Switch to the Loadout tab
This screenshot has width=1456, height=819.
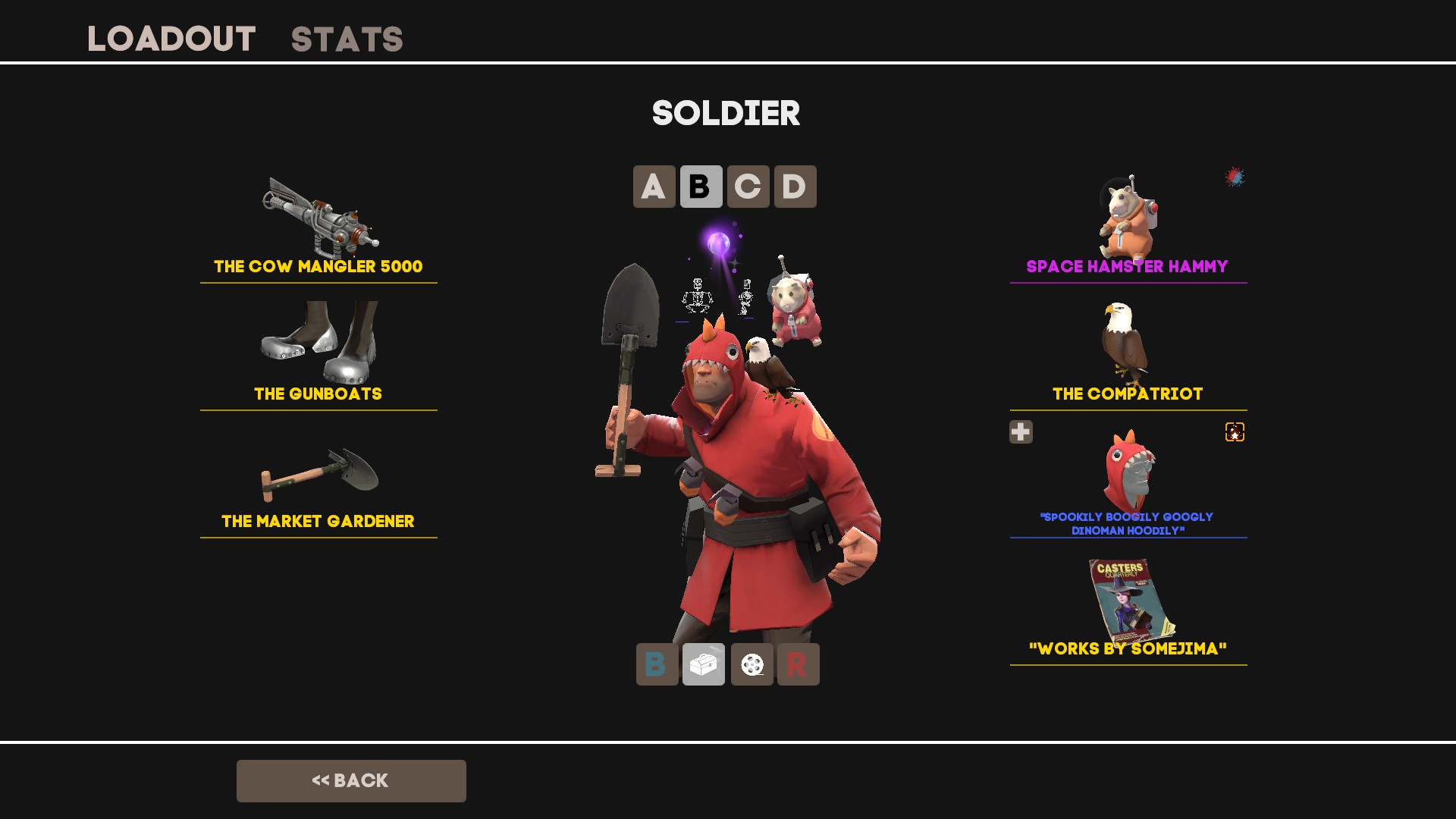point(171,39)
